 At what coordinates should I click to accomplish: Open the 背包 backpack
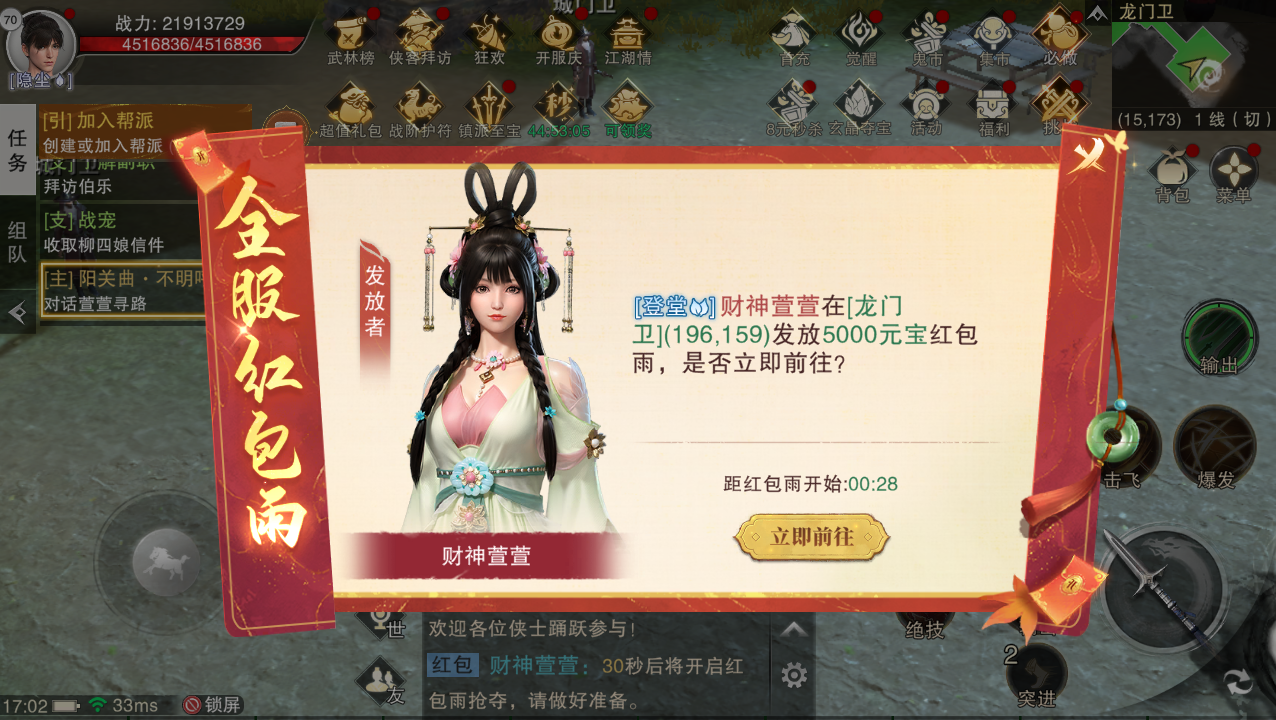click(1172, 174)
